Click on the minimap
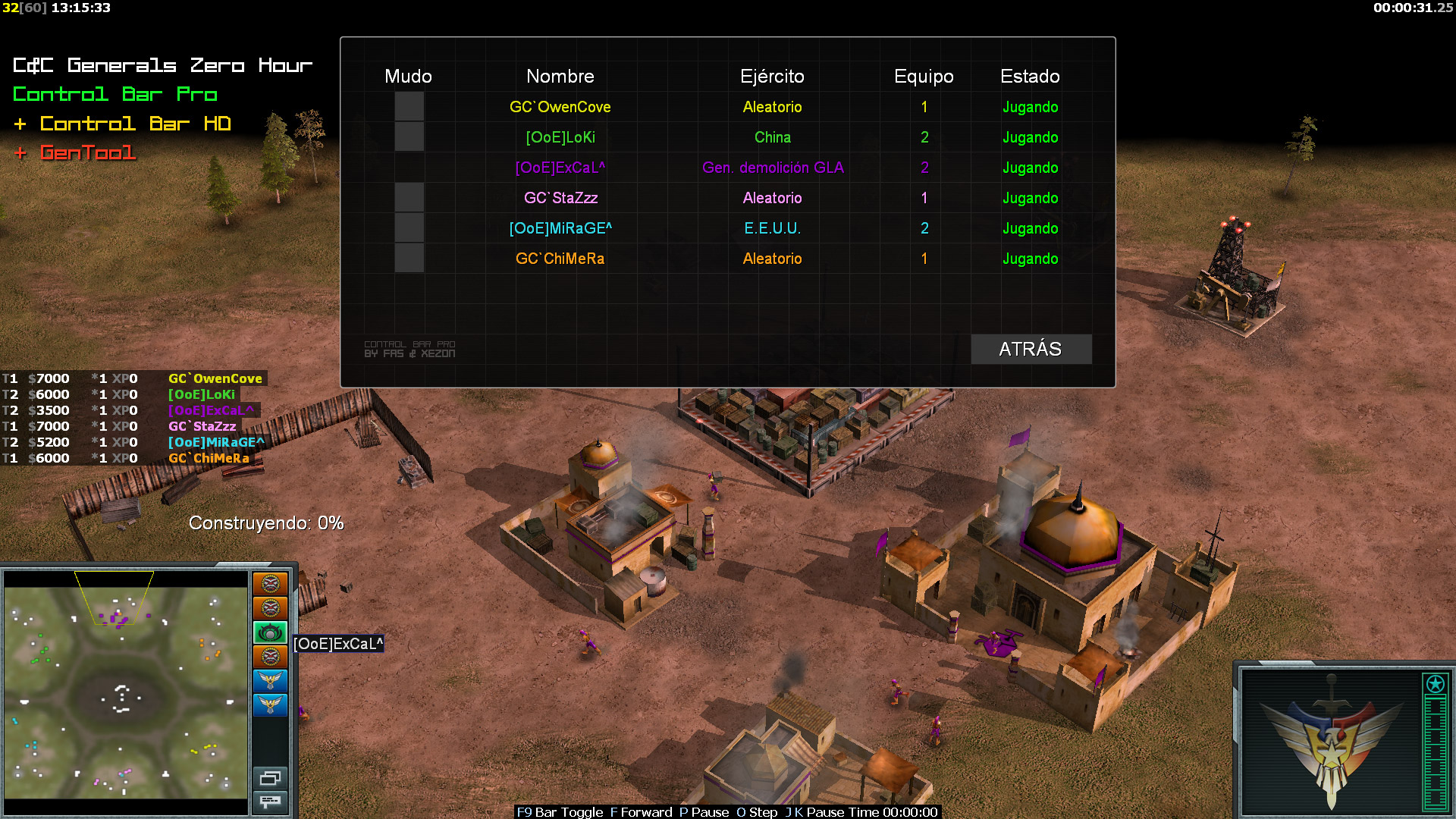The height and width of the screenshot is (819, 1456). 126,692
